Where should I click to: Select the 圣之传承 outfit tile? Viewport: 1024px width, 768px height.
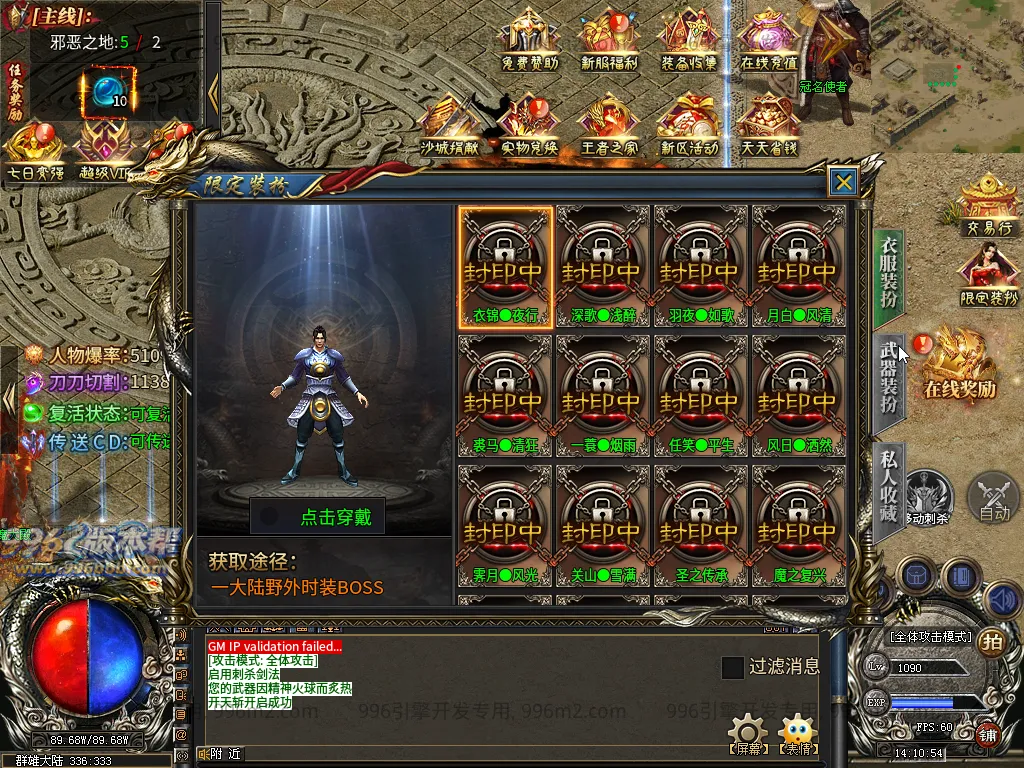[x=701, y=526]
